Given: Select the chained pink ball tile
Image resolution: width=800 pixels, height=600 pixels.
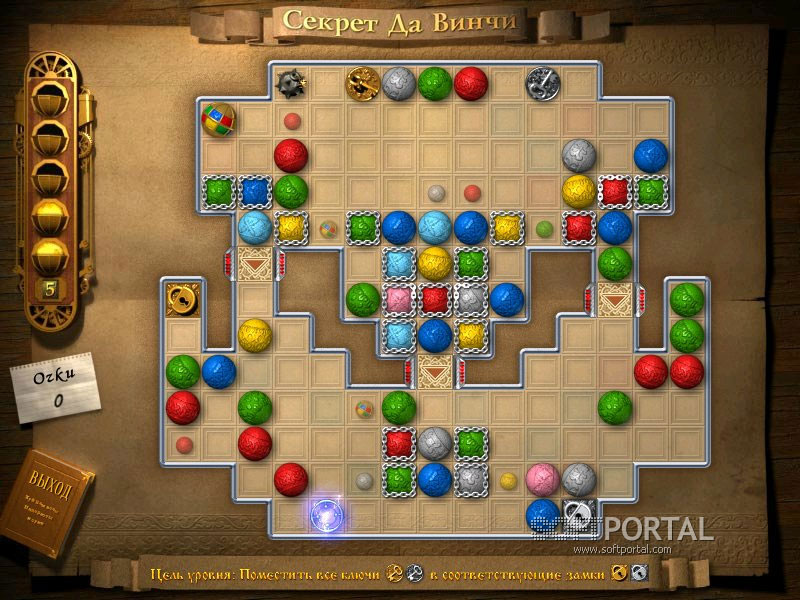Looking at the screenshot, I should 399,298.
